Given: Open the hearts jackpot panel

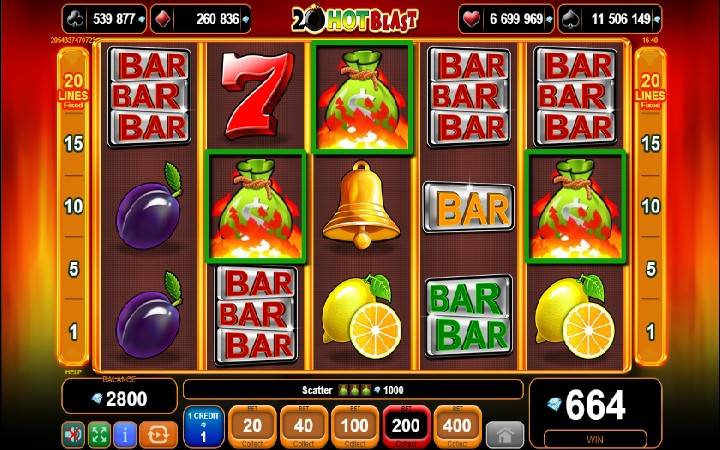Looking at the screenshot, I should (x=506, y=18).
